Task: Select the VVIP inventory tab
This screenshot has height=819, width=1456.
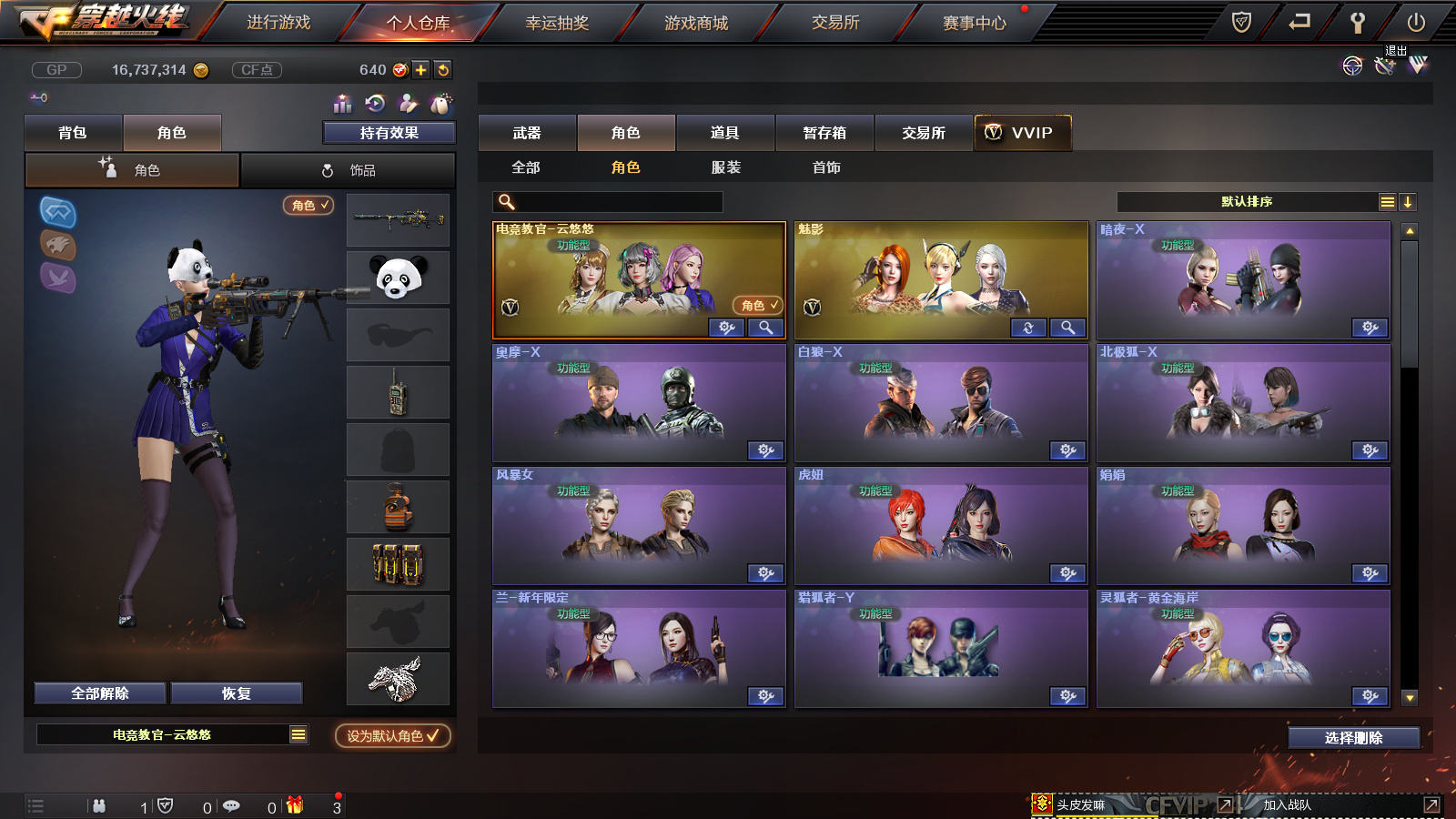Action: click(x=1021, y=133)
